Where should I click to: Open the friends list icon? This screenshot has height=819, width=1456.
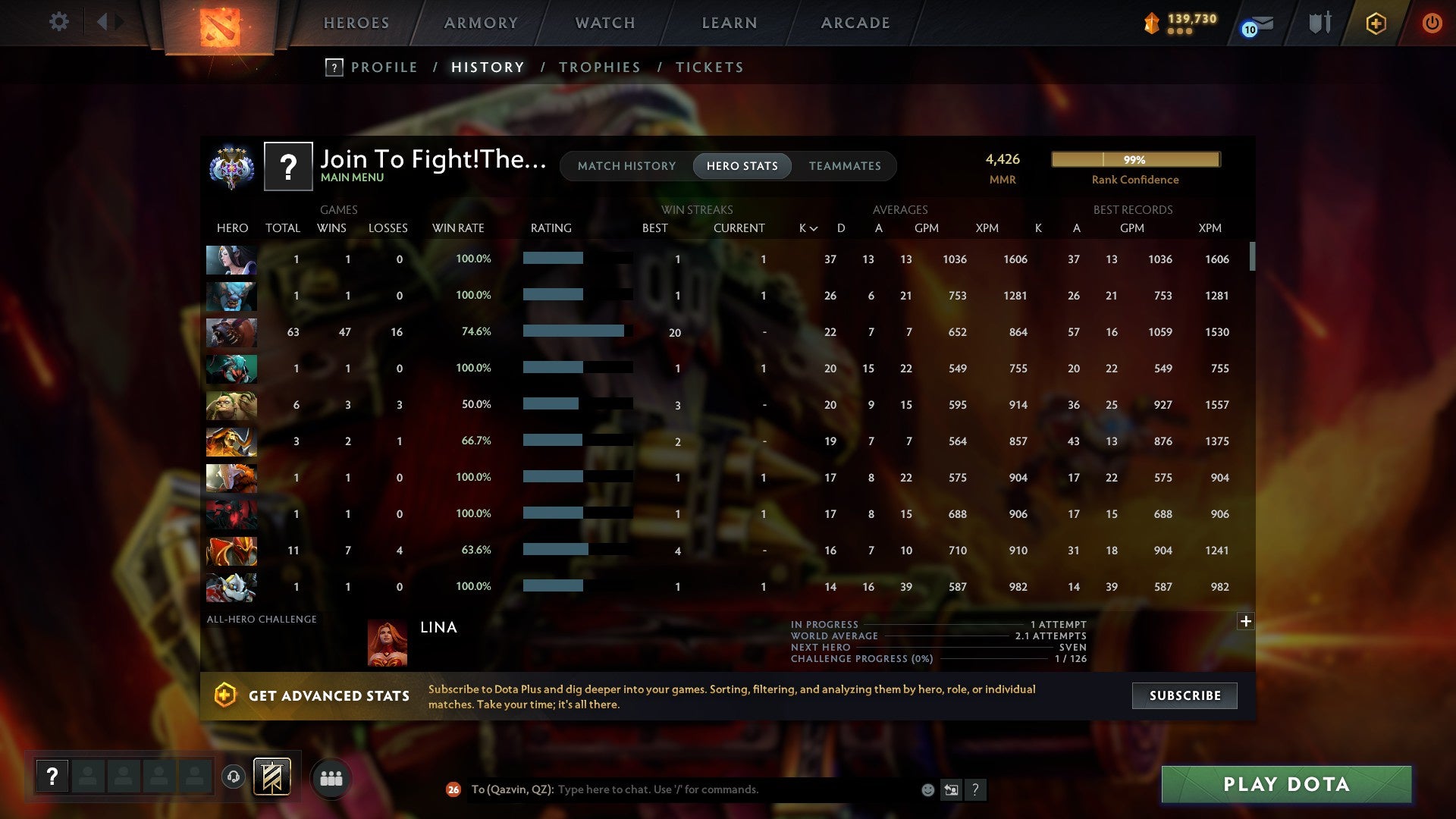331,777
